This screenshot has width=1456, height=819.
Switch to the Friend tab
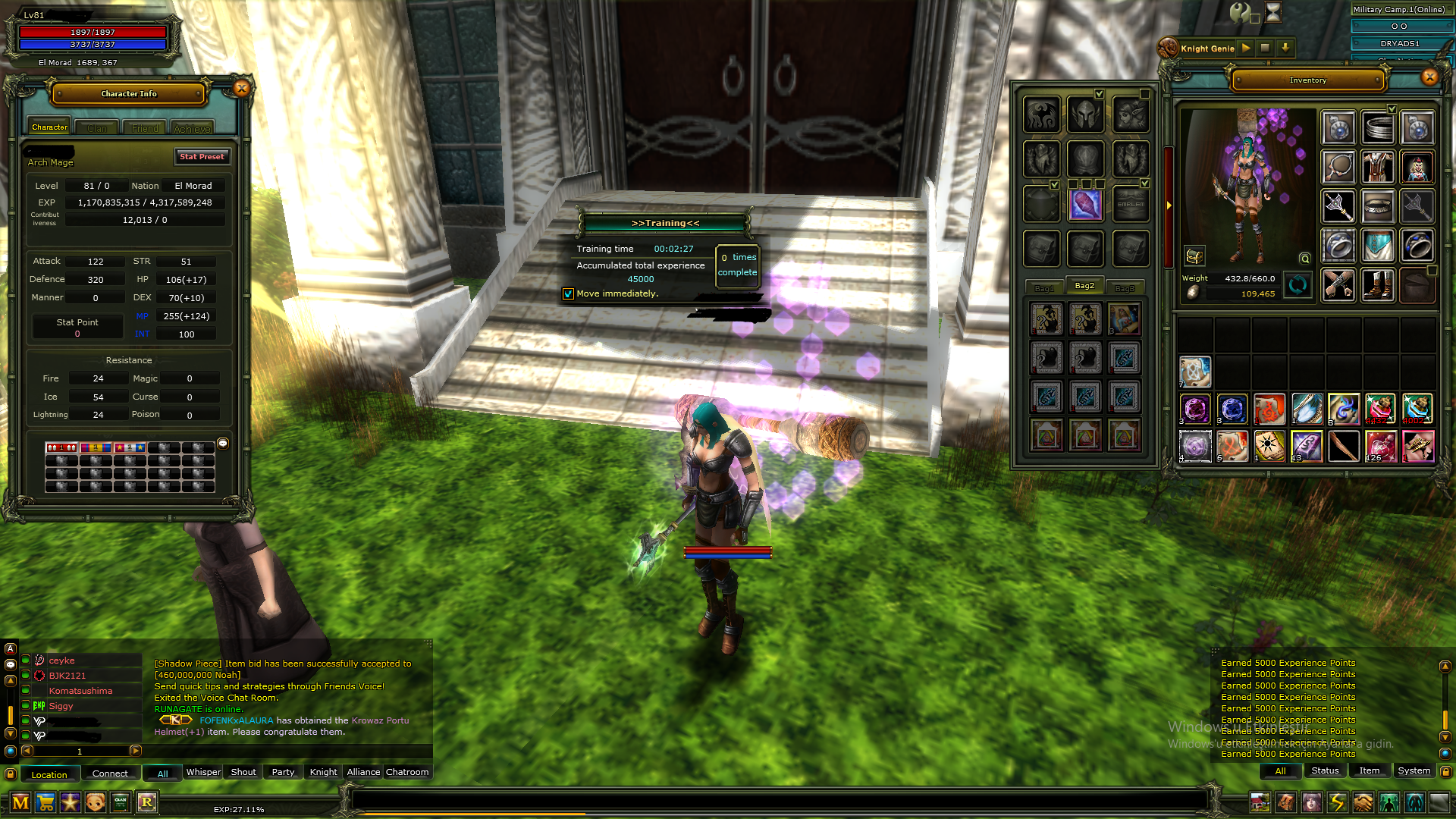click(x=145, y=128)
